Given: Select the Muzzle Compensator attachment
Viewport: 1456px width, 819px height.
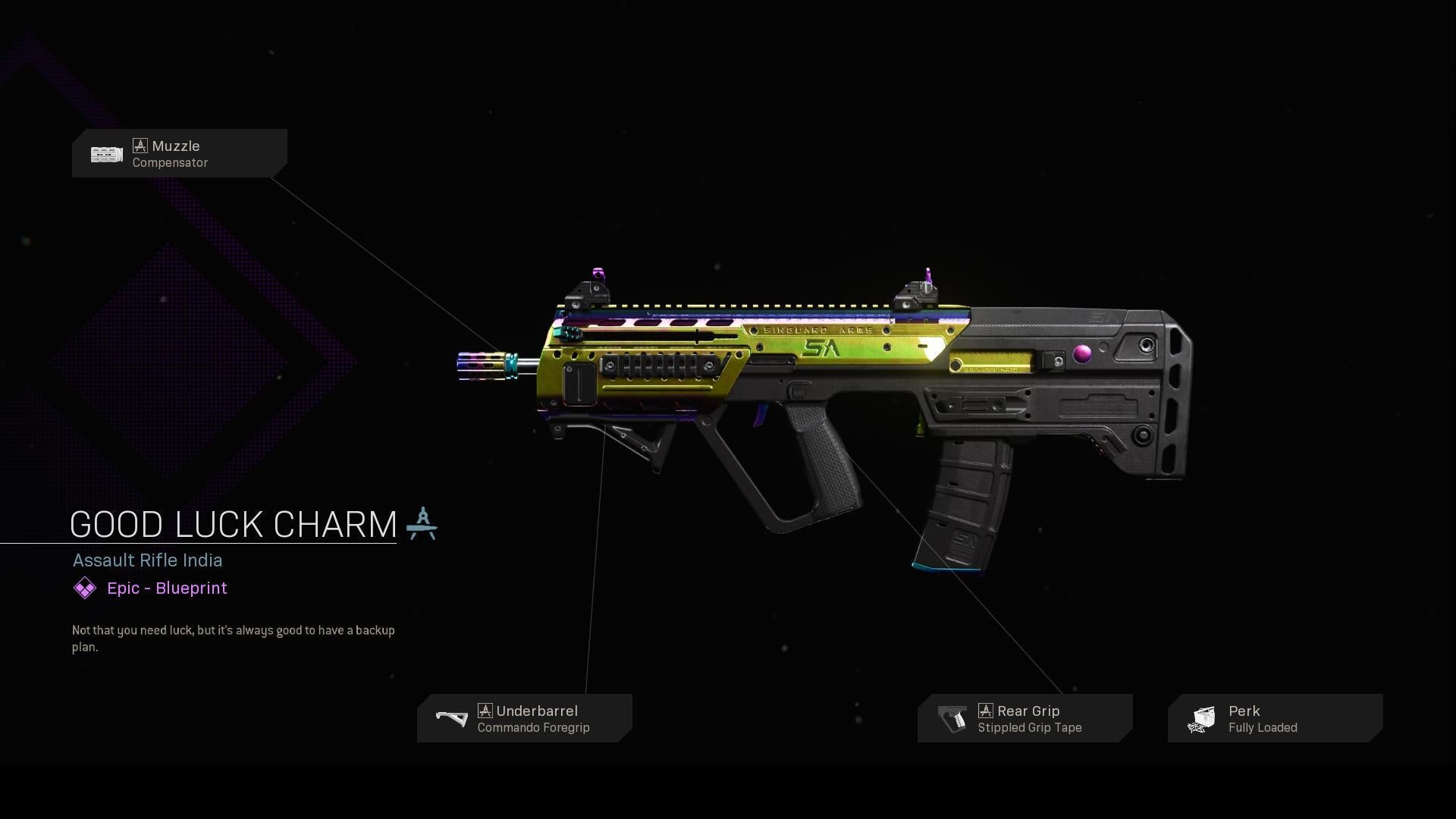Looking at the screenshot, I should (180, 153).
